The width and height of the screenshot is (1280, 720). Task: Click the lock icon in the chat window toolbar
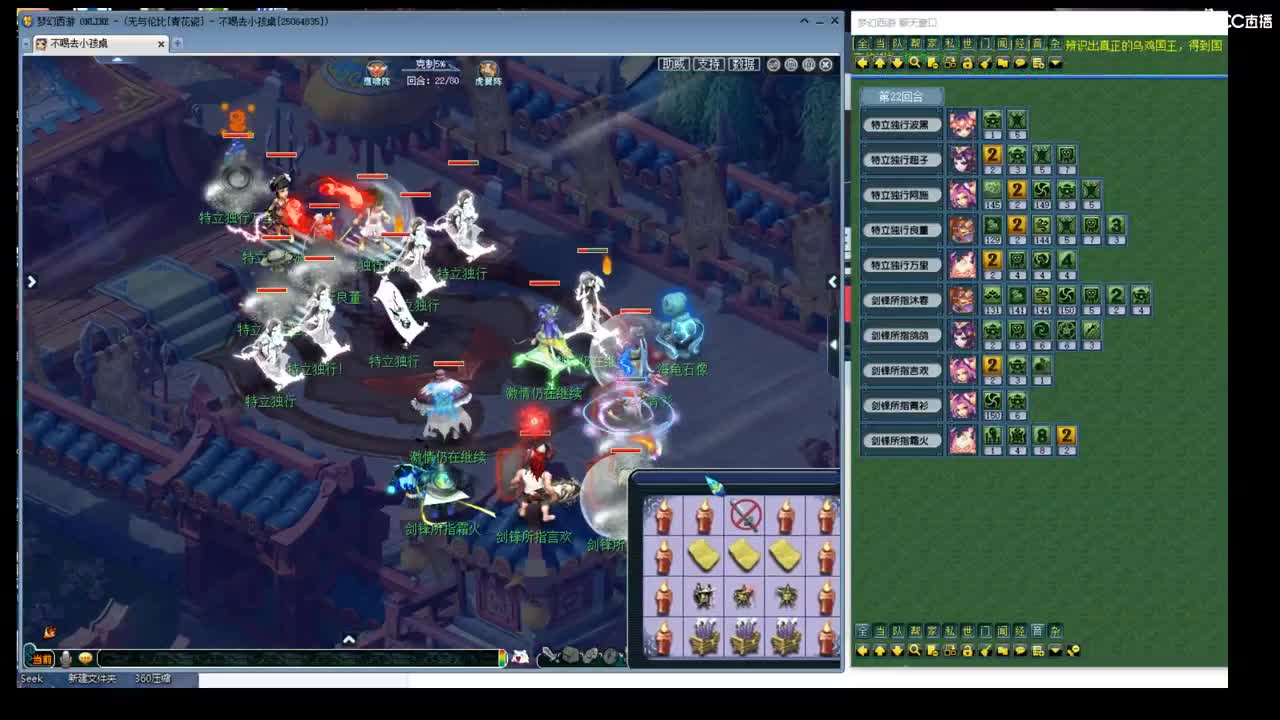pyautogui.click(x=968, y=64)
